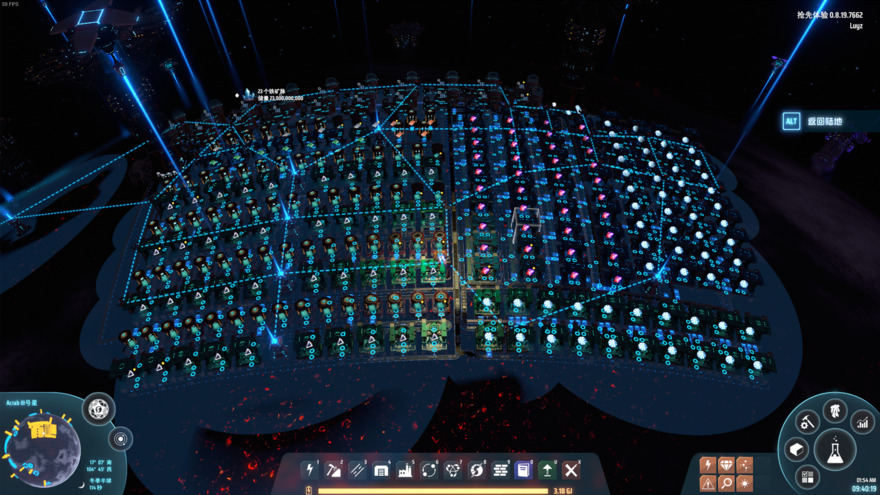Open the statistics chart panel
880x495 pixels.
[862, 423]
